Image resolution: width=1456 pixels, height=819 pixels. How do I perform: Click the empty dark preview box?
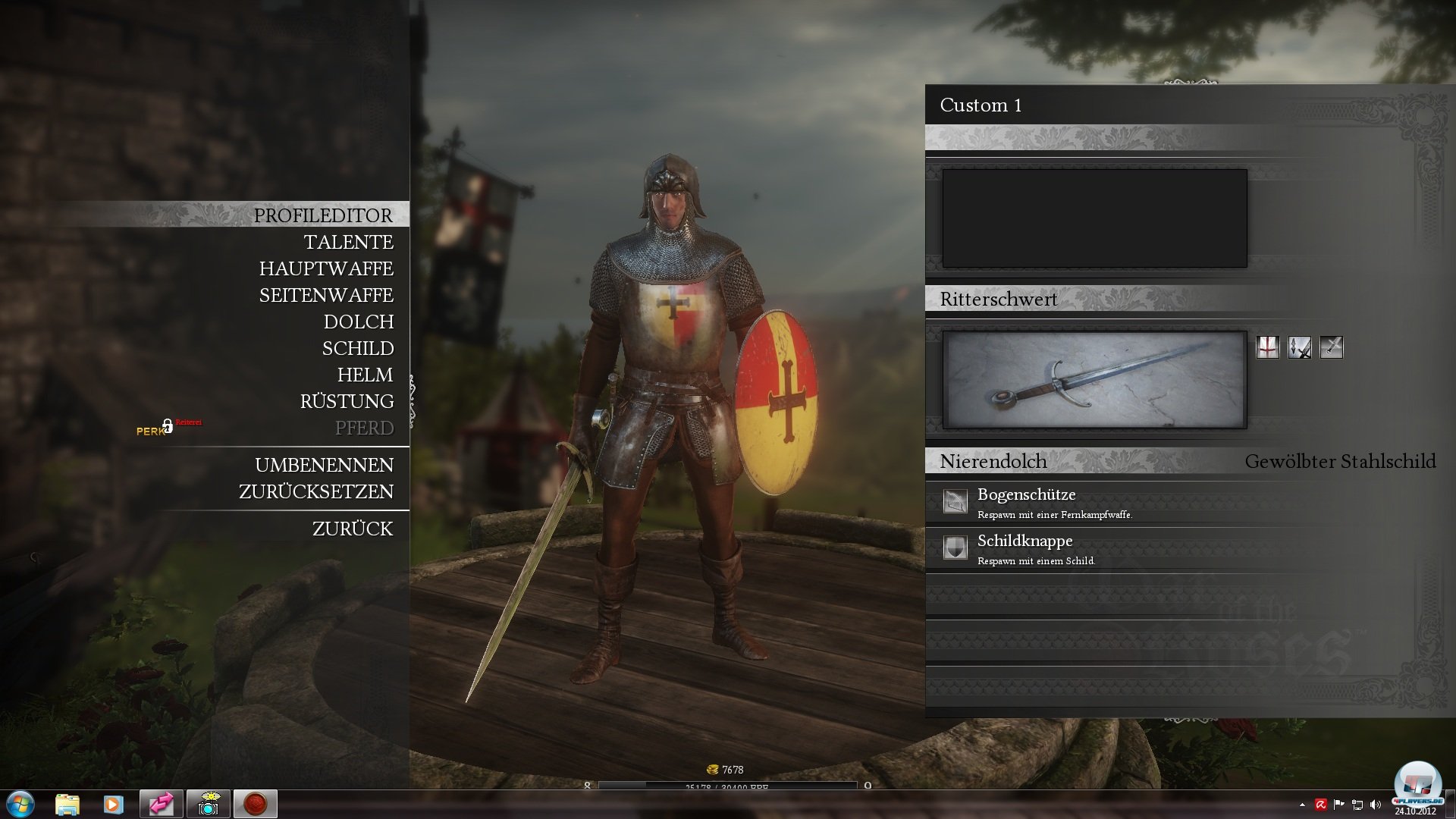point(1094,218)
